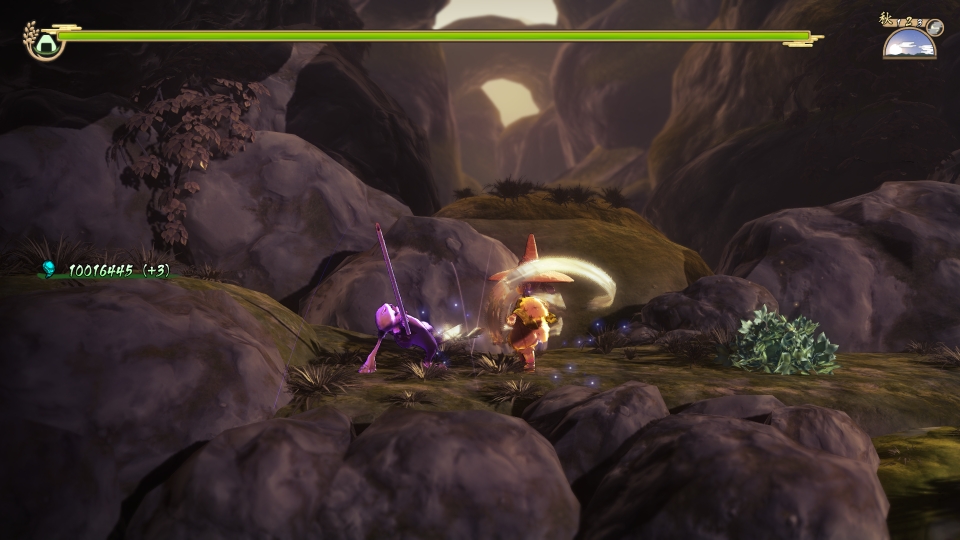
Task: Click the rice ball fullness icon
Action: [x=45, y=41]
